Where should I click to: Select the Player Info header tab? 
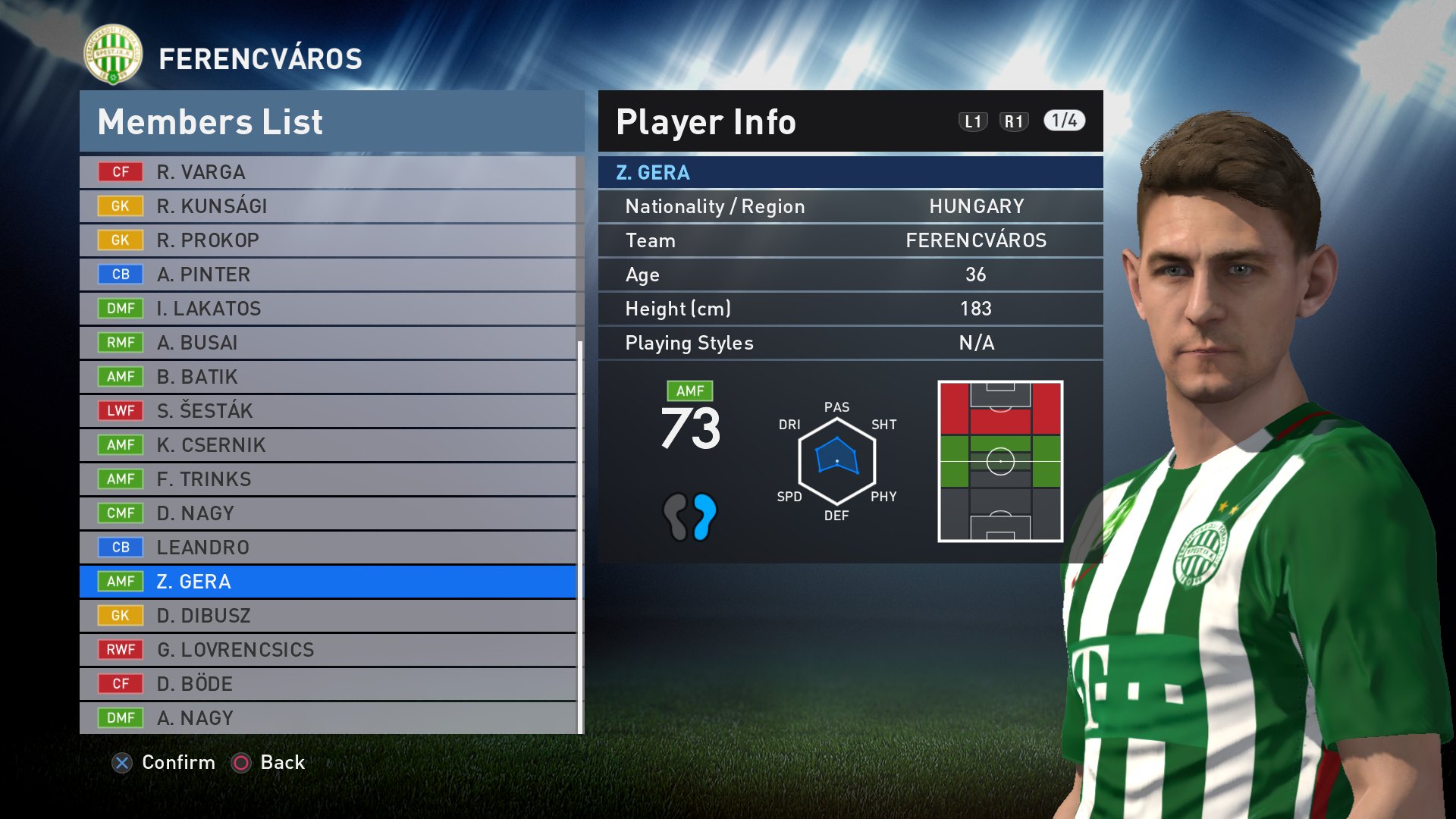[705, 121]
